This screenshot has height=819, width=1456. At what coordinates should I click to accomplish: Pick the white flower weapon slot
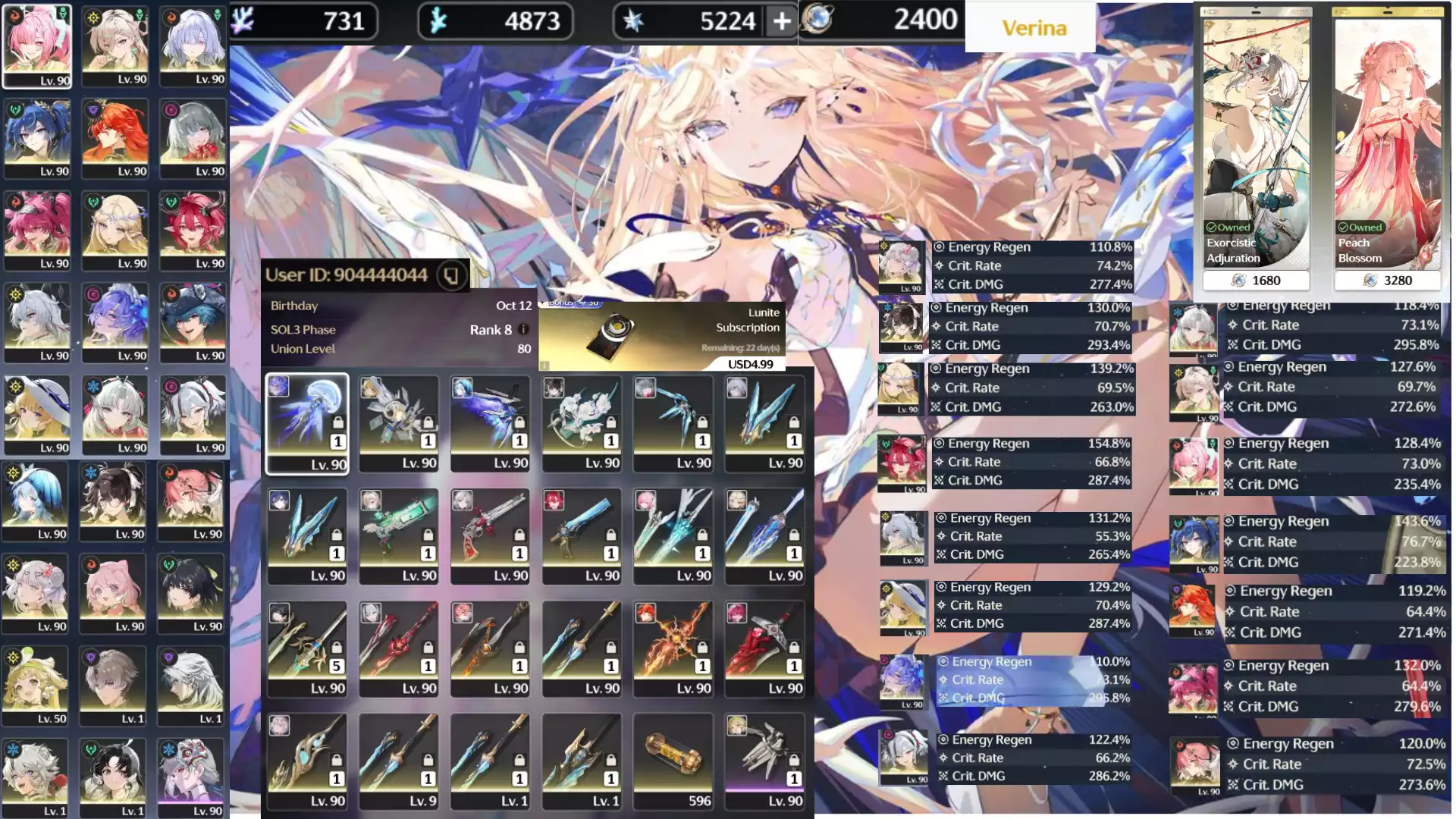click(582, 424)
